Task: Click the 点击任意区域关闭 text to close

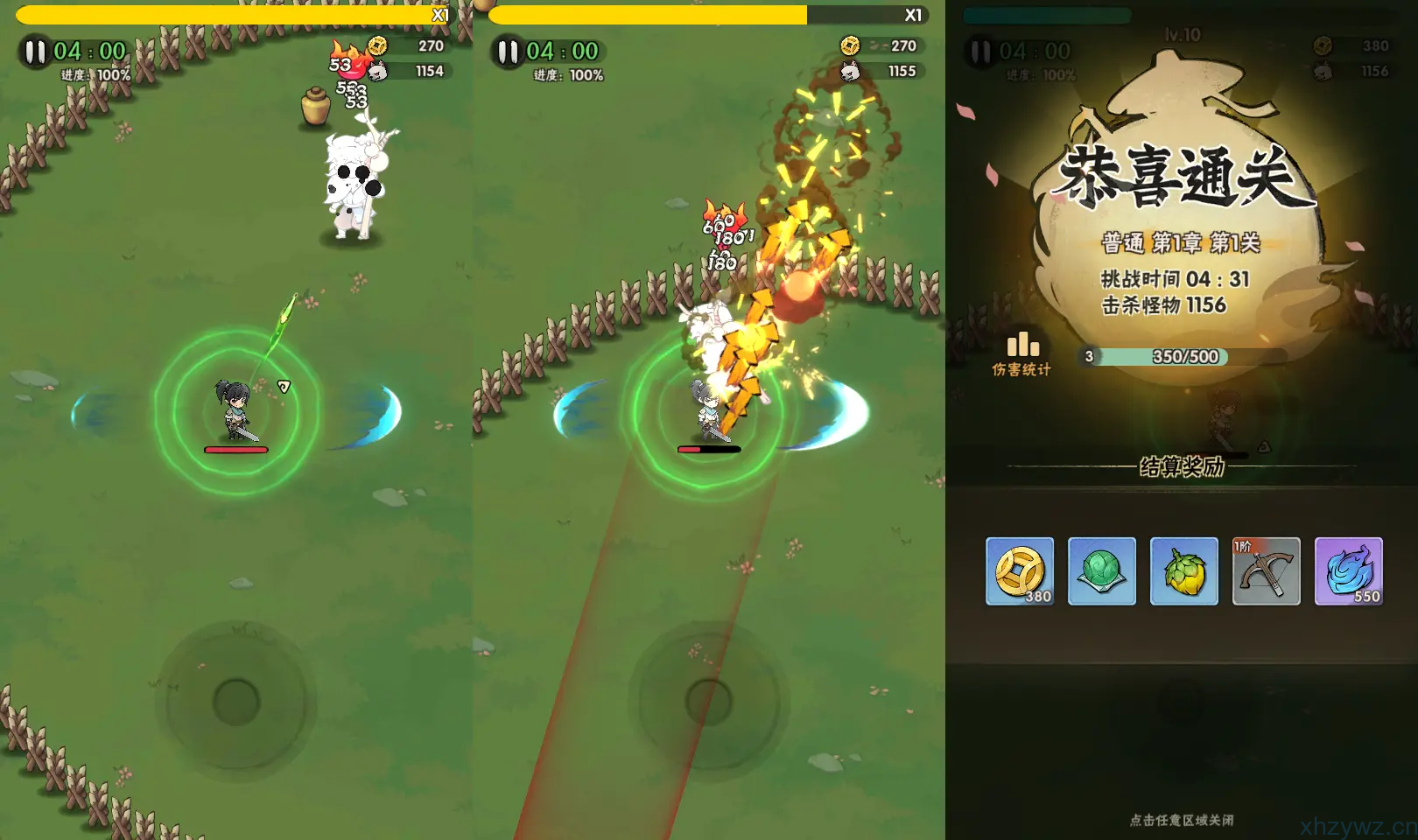Action: (1181, 820)
